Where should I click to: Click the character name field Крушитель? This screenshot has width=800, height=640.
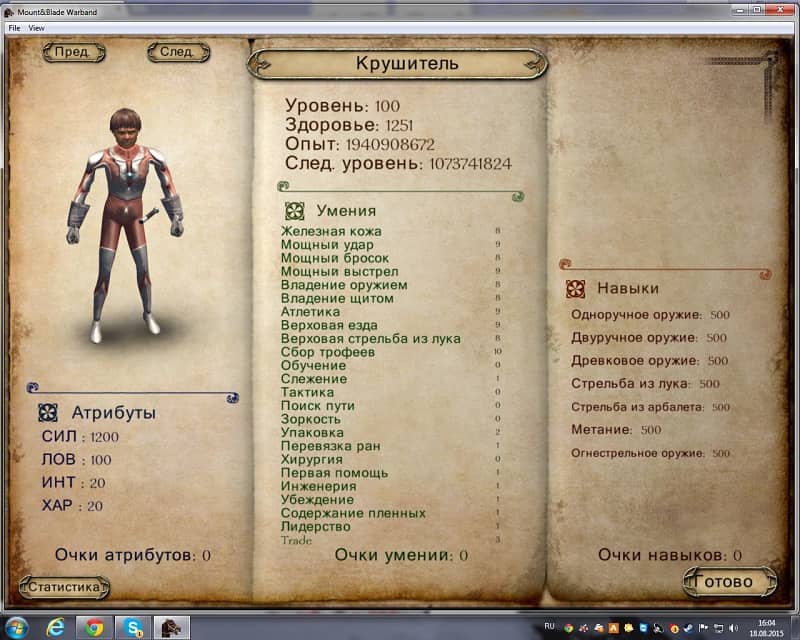click(407, 64)
